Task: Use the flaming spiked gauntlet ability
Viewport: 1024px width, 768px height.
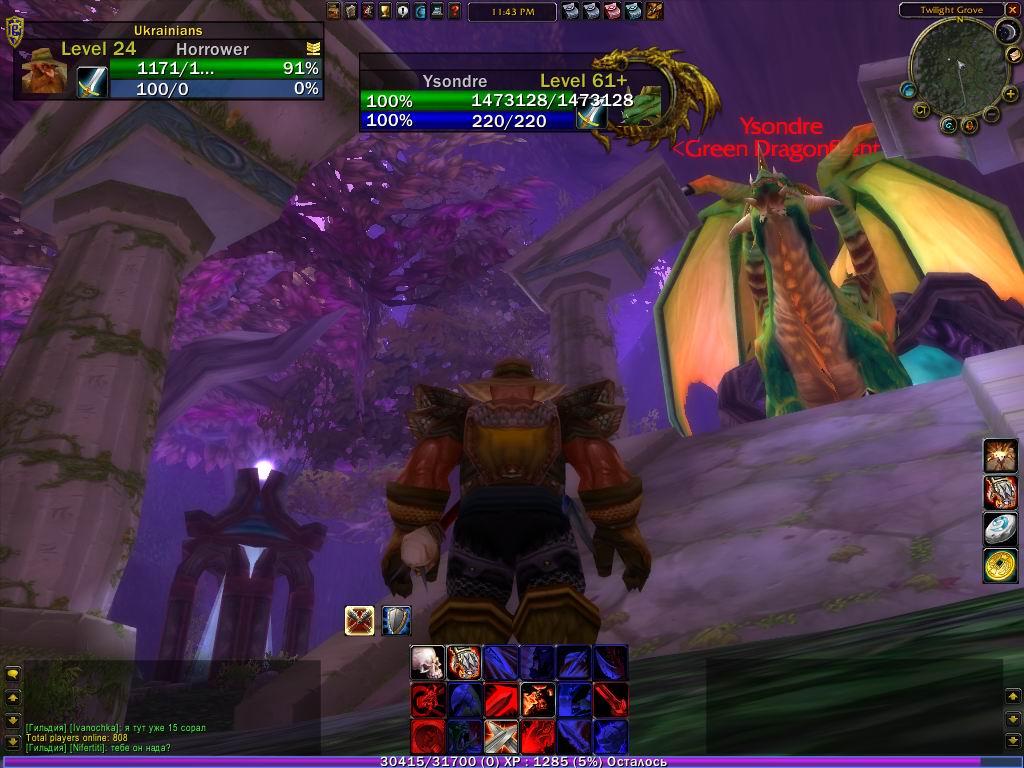Action: [x=463, y=662]
